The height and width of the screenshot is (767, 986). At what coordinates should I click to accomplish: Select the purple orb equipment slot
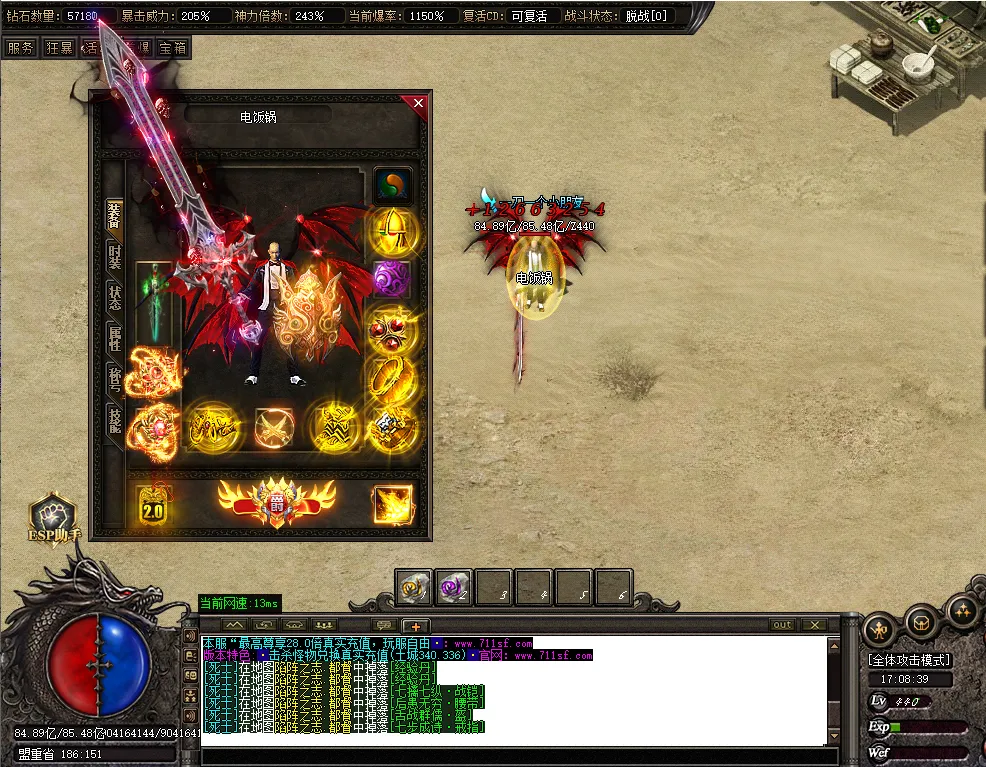(x=392, y=279)
